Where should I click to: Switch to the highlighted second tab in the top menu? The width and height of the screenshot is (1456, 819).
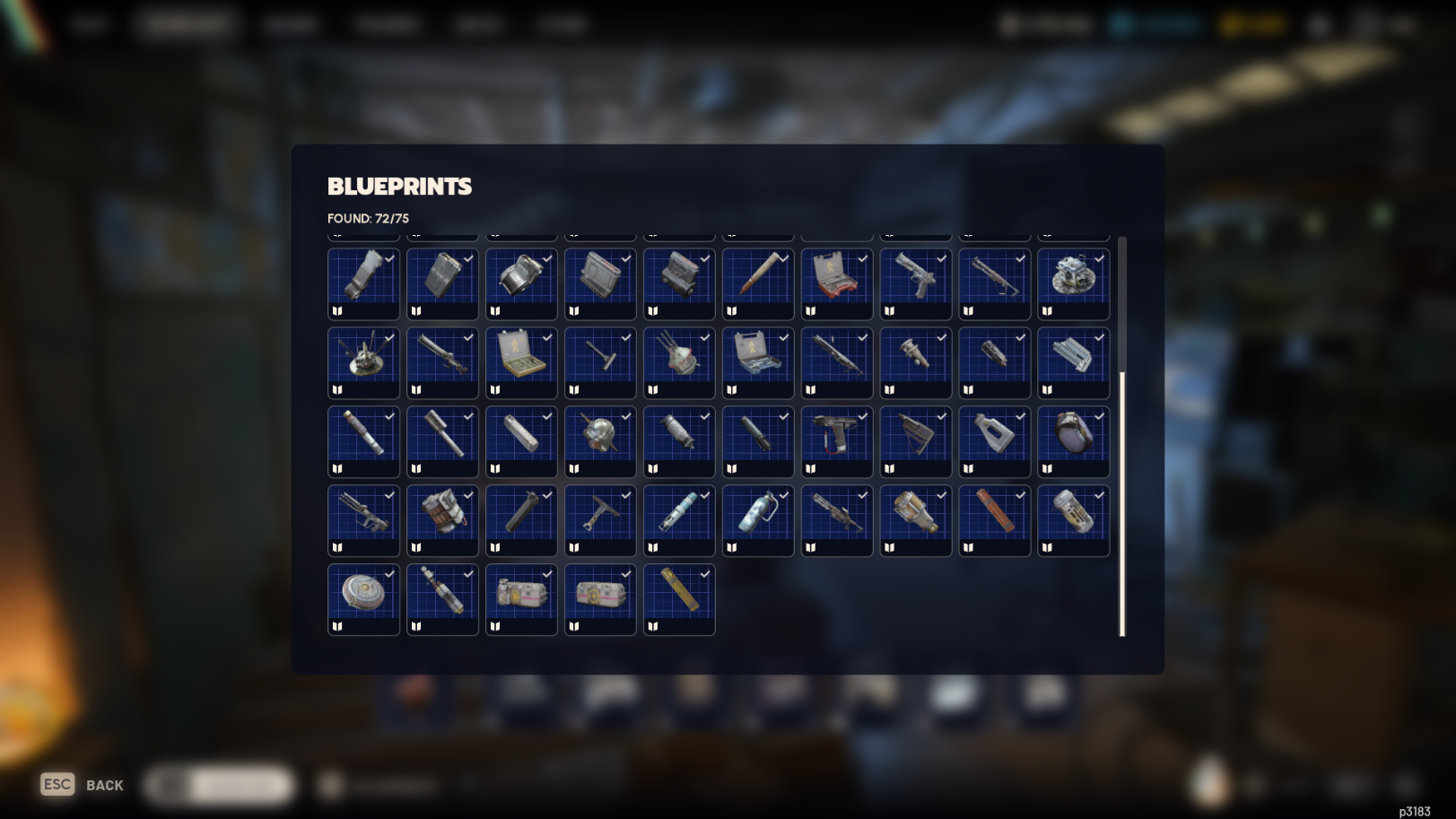tap(187, 24)
